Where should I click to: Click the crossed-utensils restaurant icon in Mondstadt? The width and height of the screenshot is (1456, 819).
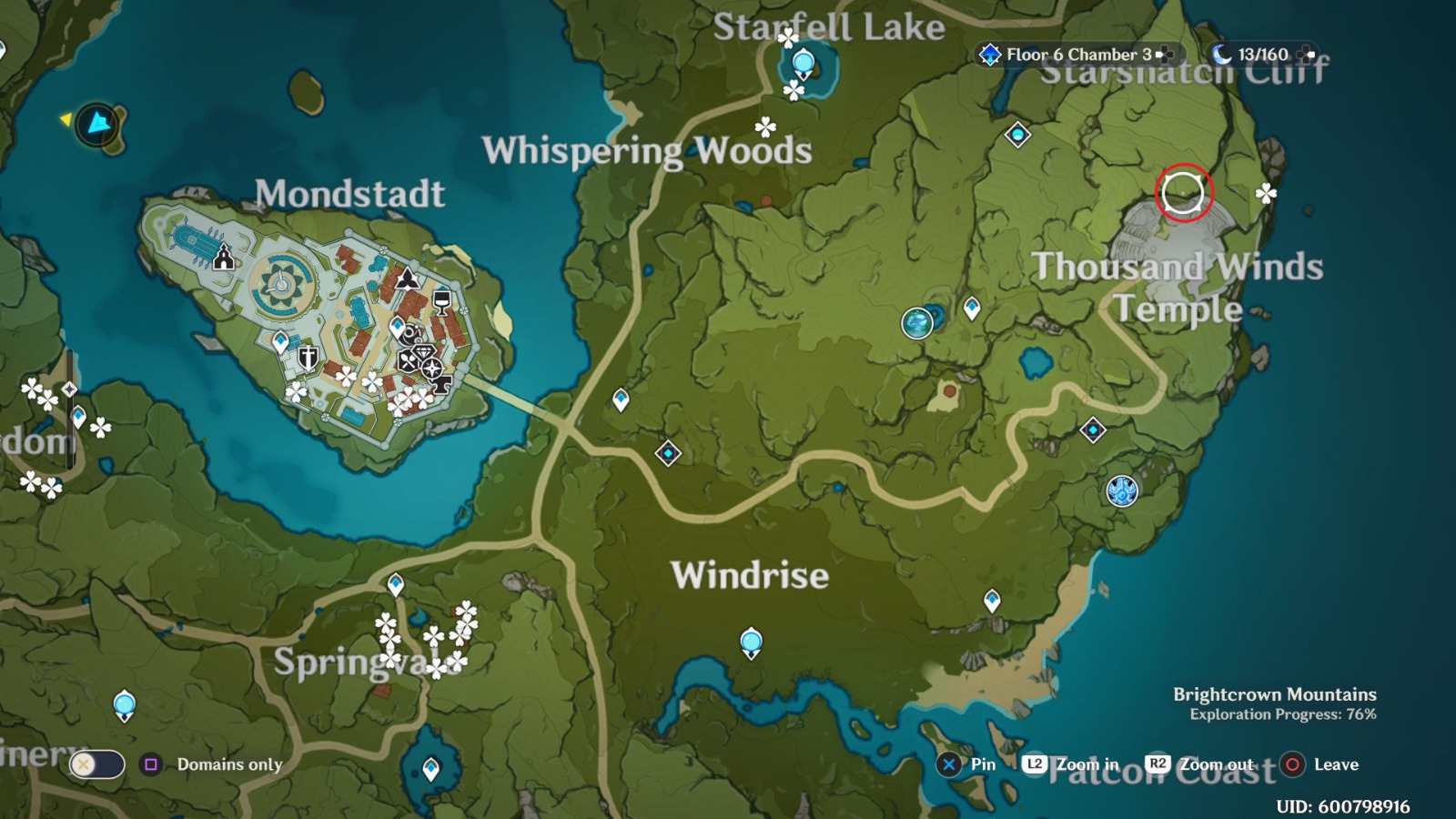[408, 361]
